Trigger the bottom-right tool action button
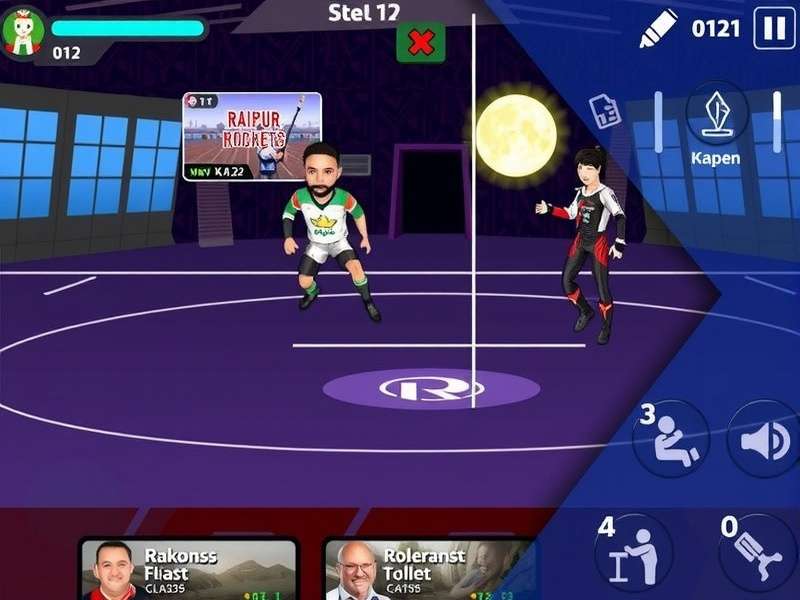 [x=755, y=553]
